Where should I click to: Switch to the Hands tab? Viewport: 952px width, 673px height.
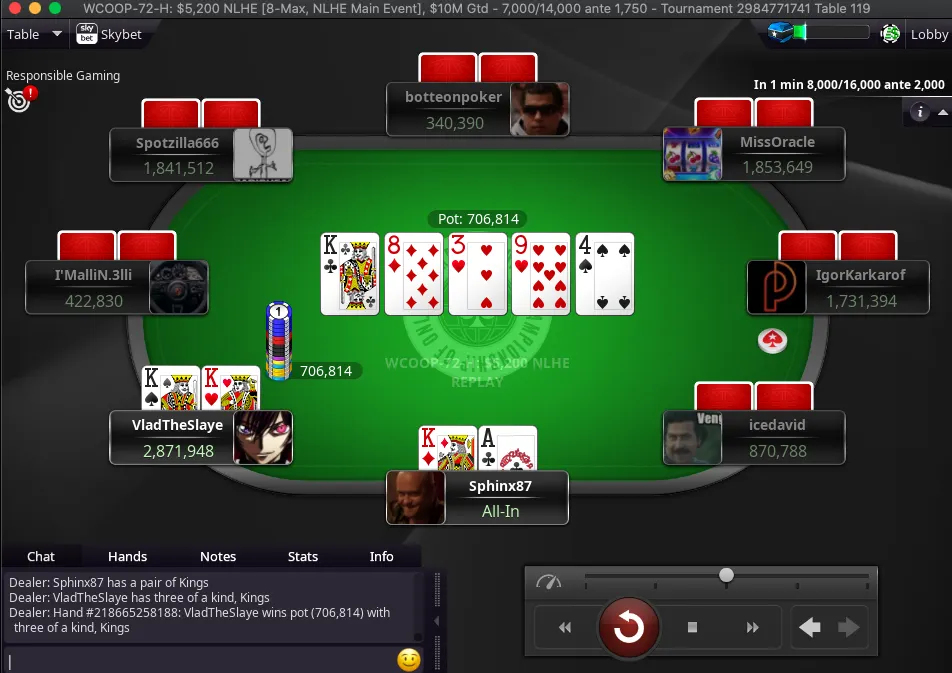[127, 556]
